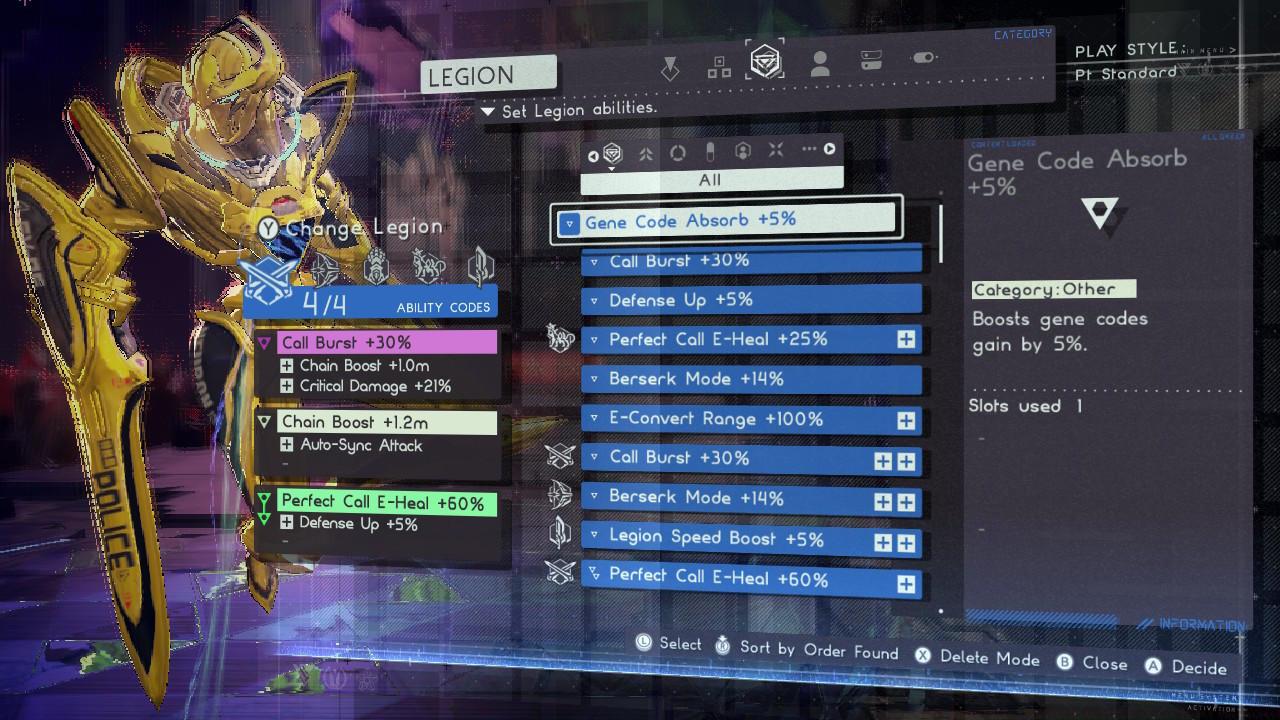
Task: Expand the Defense Up +5% ability chevron
Action: [x=593, y=298]
